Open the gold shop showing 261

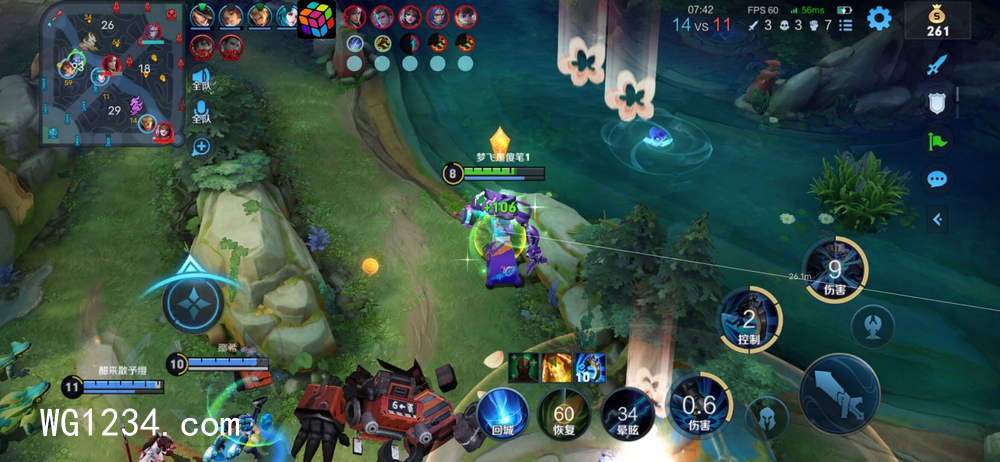click(937, 20)
